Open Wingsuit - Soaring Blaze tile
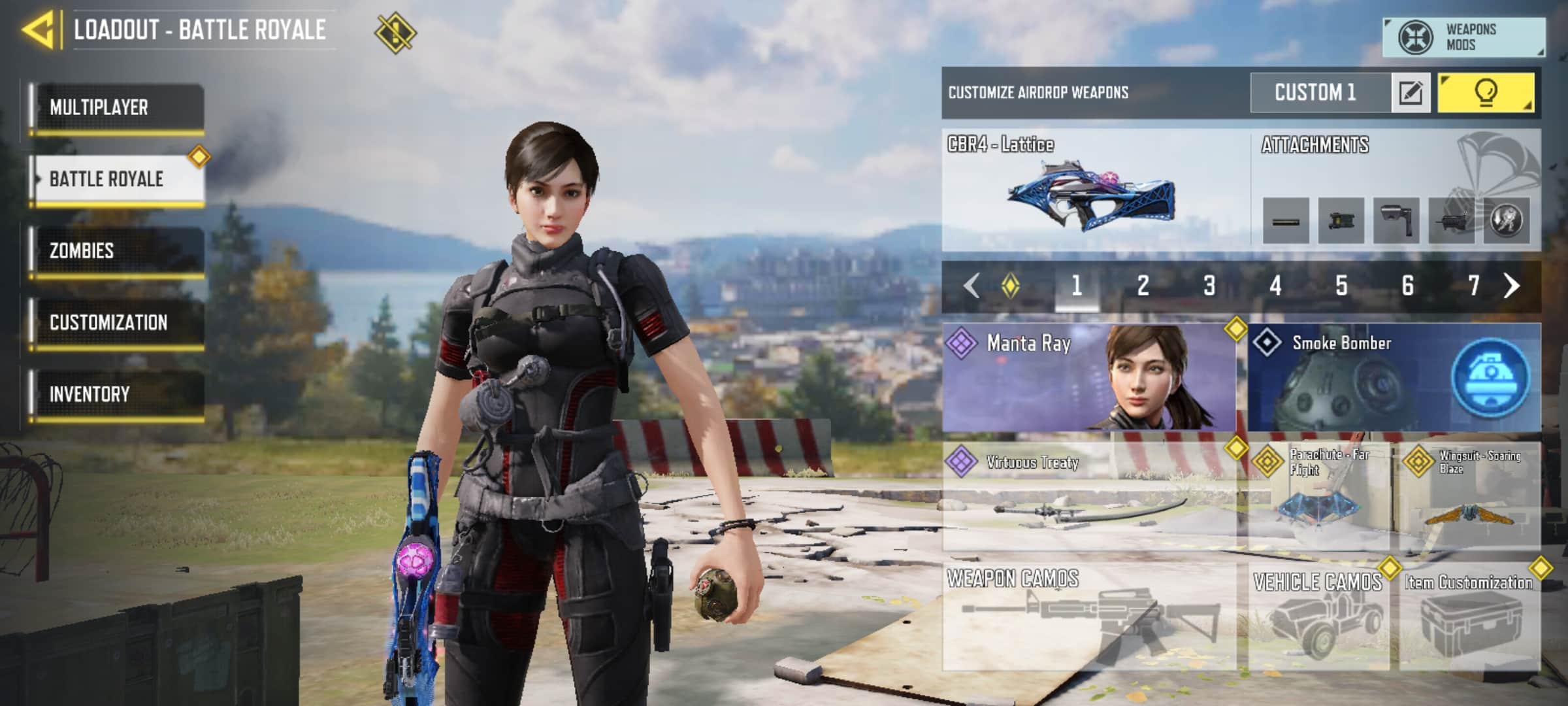The height and width of the screenshot is (706, 1568). click(1470, 496)
